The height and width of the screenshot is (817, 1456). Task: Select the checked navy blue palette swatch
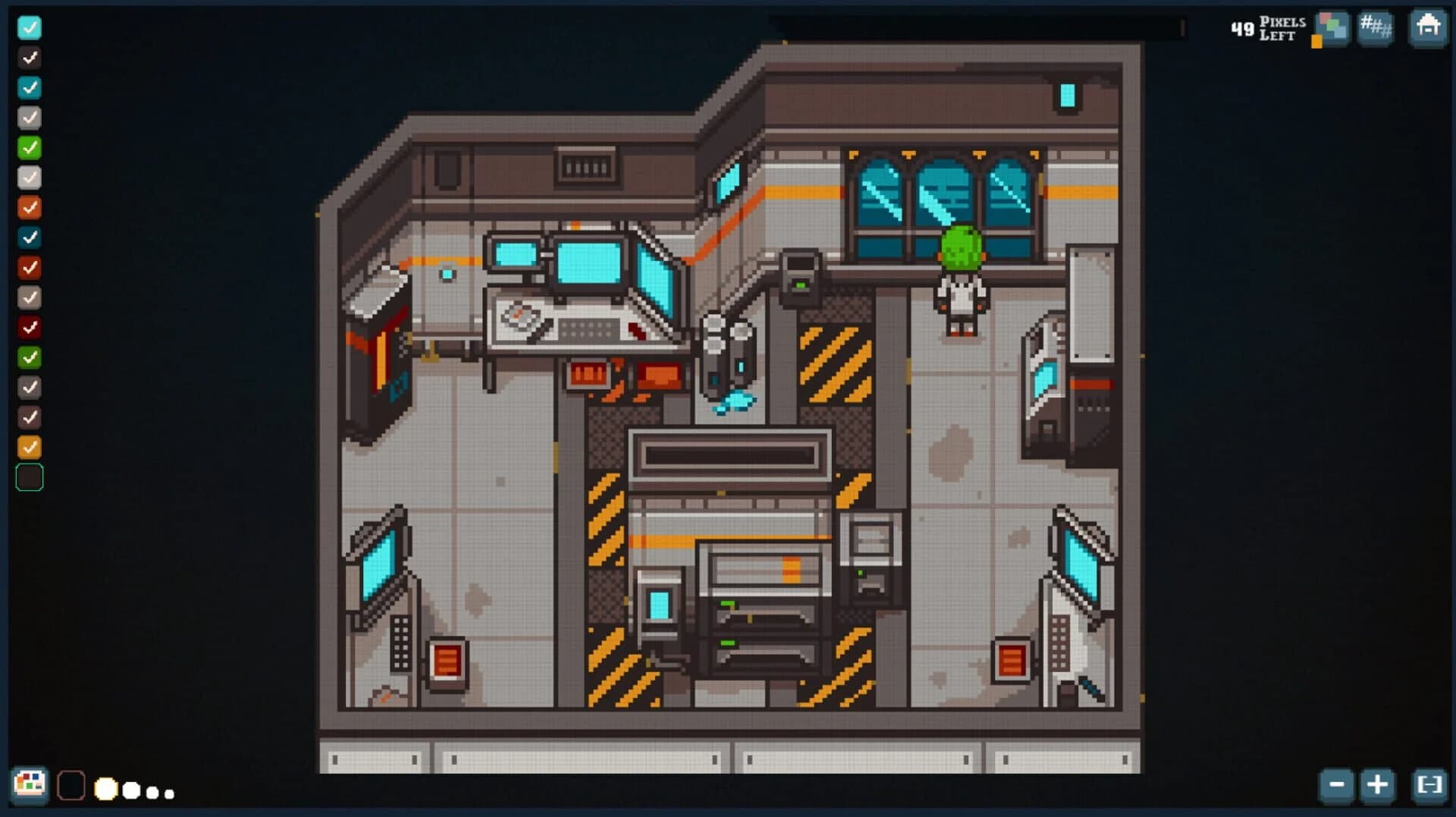[x=30, y=237]
